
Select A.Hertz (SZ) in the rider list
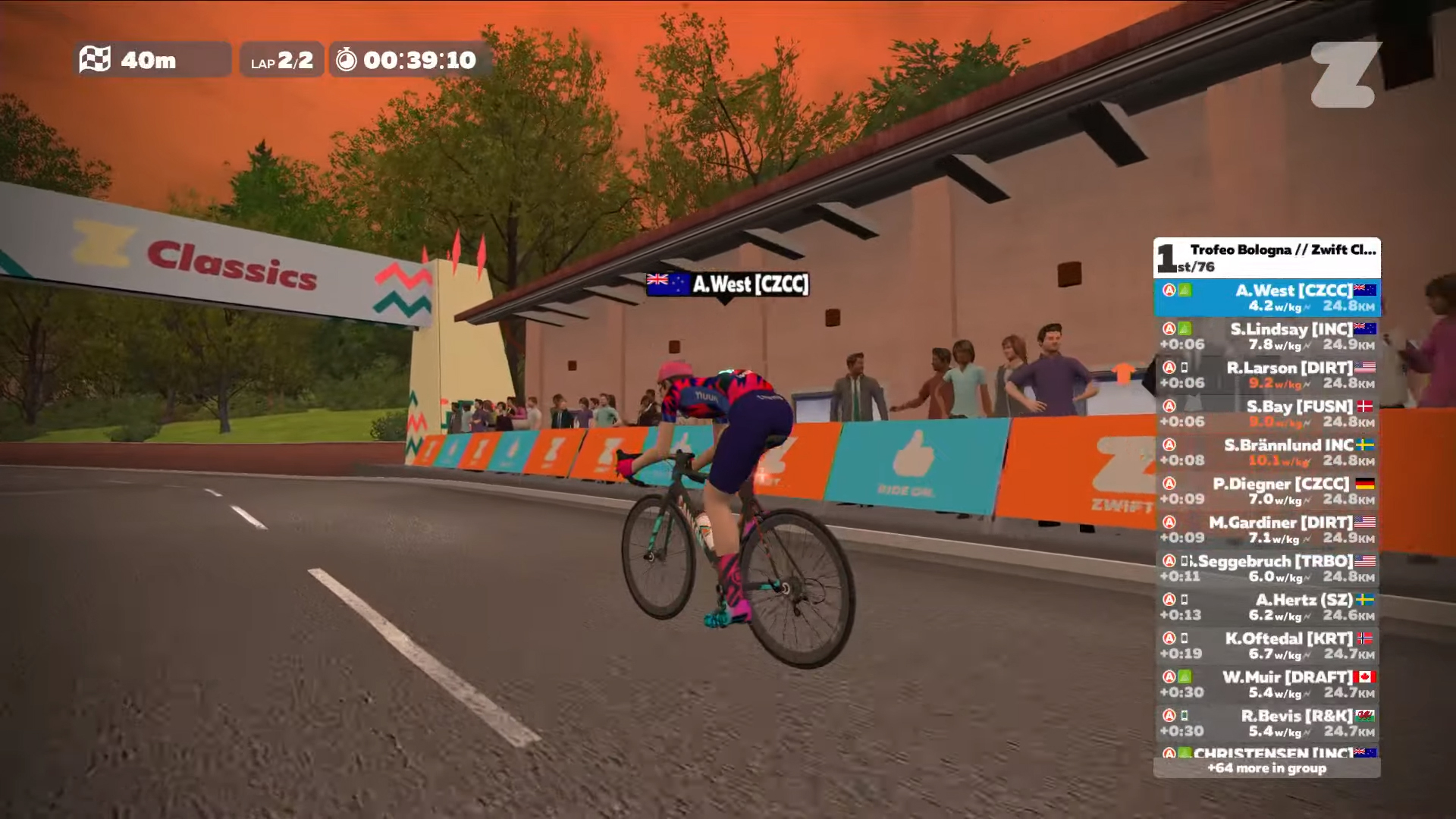coord(1266,607)
